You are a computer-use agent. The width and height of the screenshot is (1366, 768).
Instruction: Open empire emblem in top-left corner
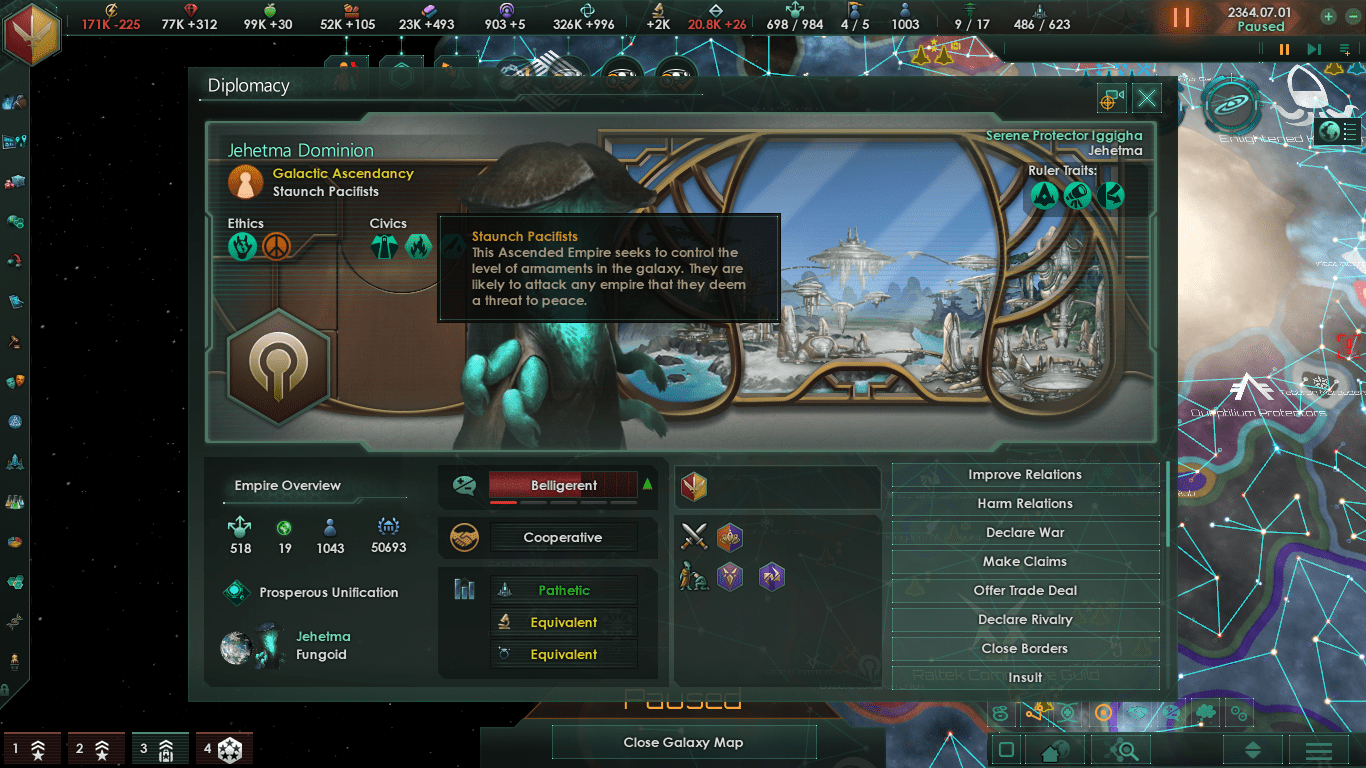point(30,32)
